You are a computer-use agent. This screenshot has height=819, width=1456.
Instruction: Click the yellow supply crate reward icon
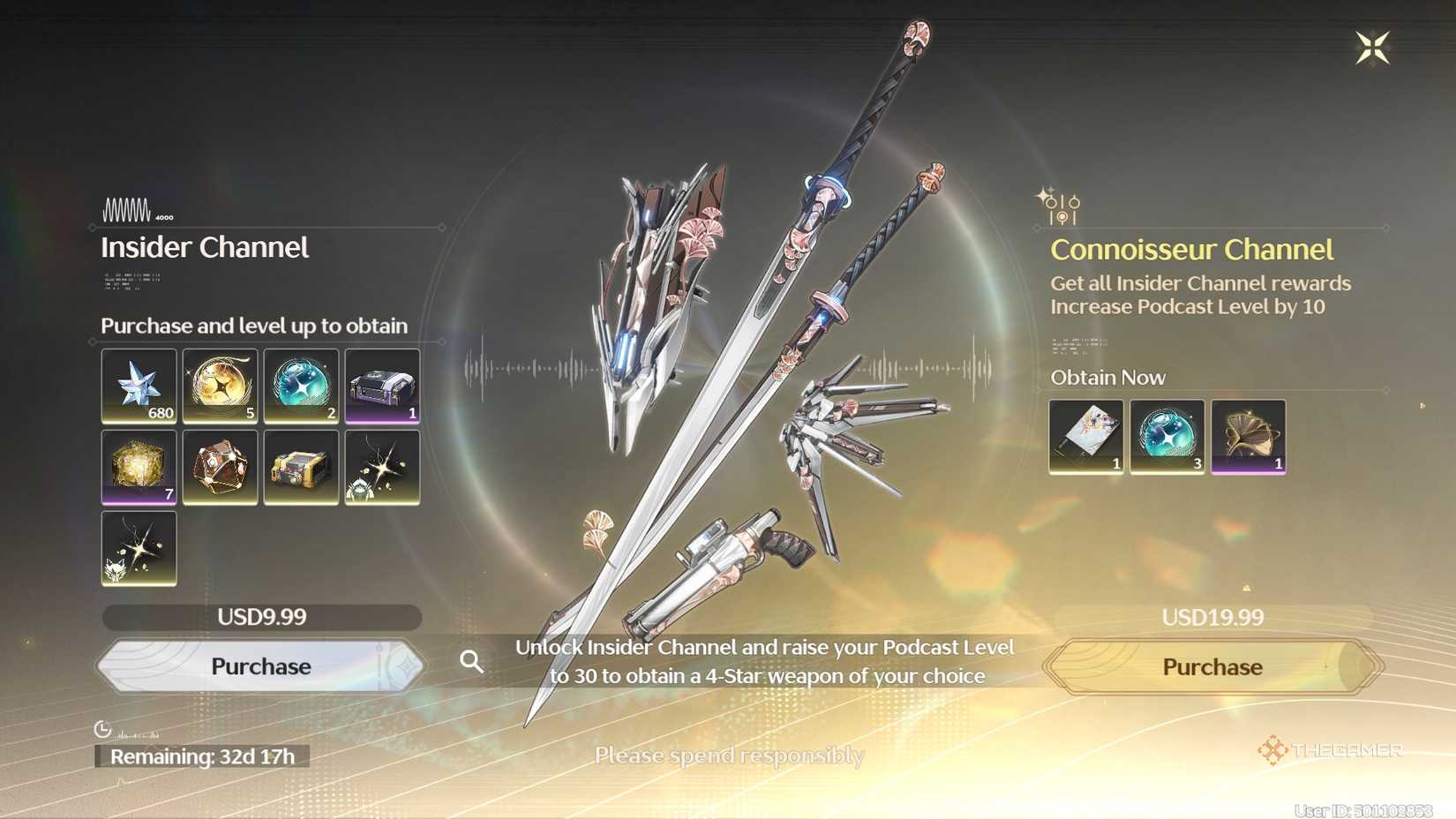click(x=301, y=467)
